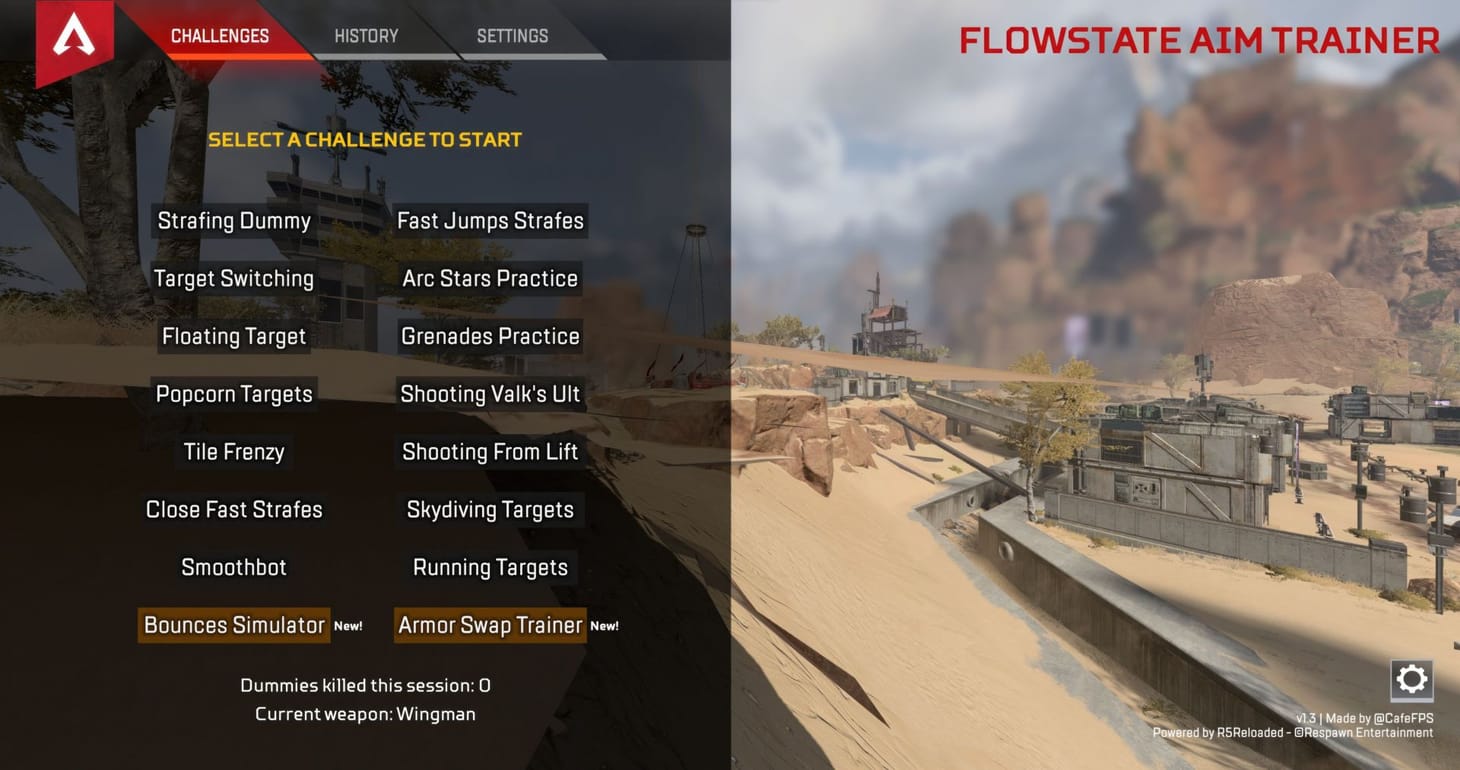Start Tile Frenzy mode
This screenshot has height=770, width=1460.
[x=233, y=451]
